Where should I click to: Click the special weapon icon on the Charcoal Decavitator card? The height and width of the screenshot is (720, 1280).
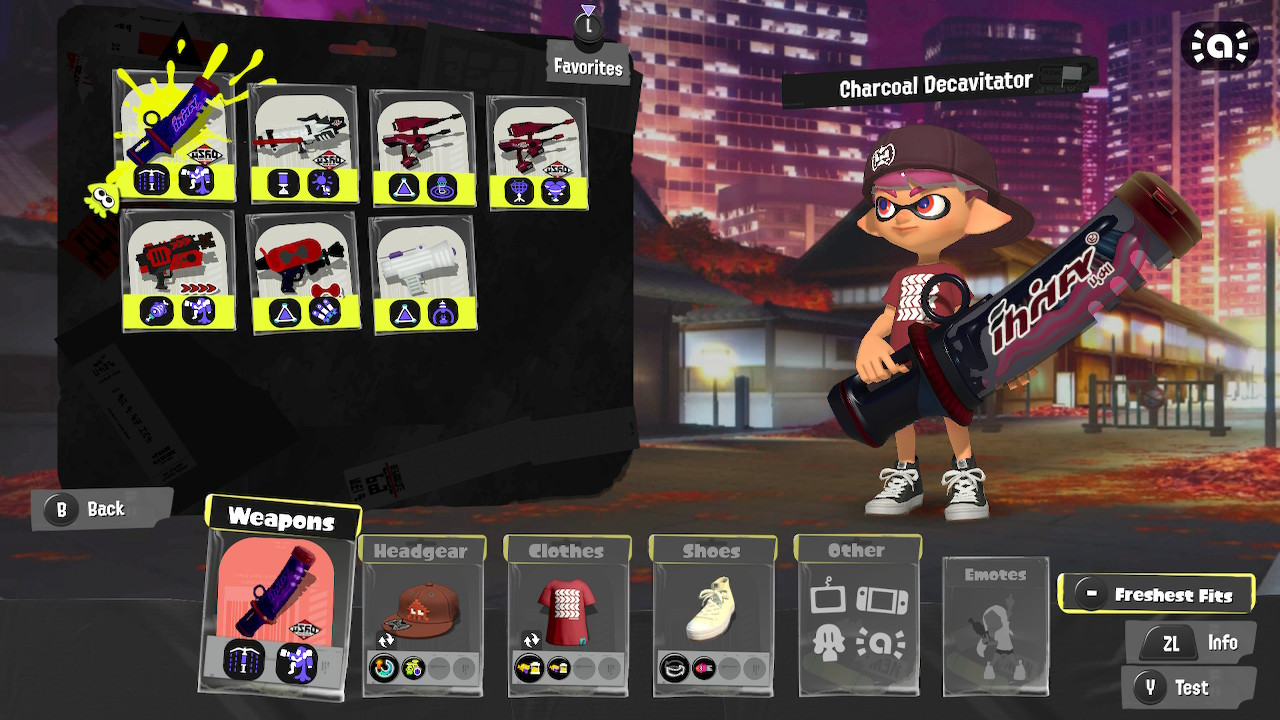pyautogui.click(x=196, y=180)
